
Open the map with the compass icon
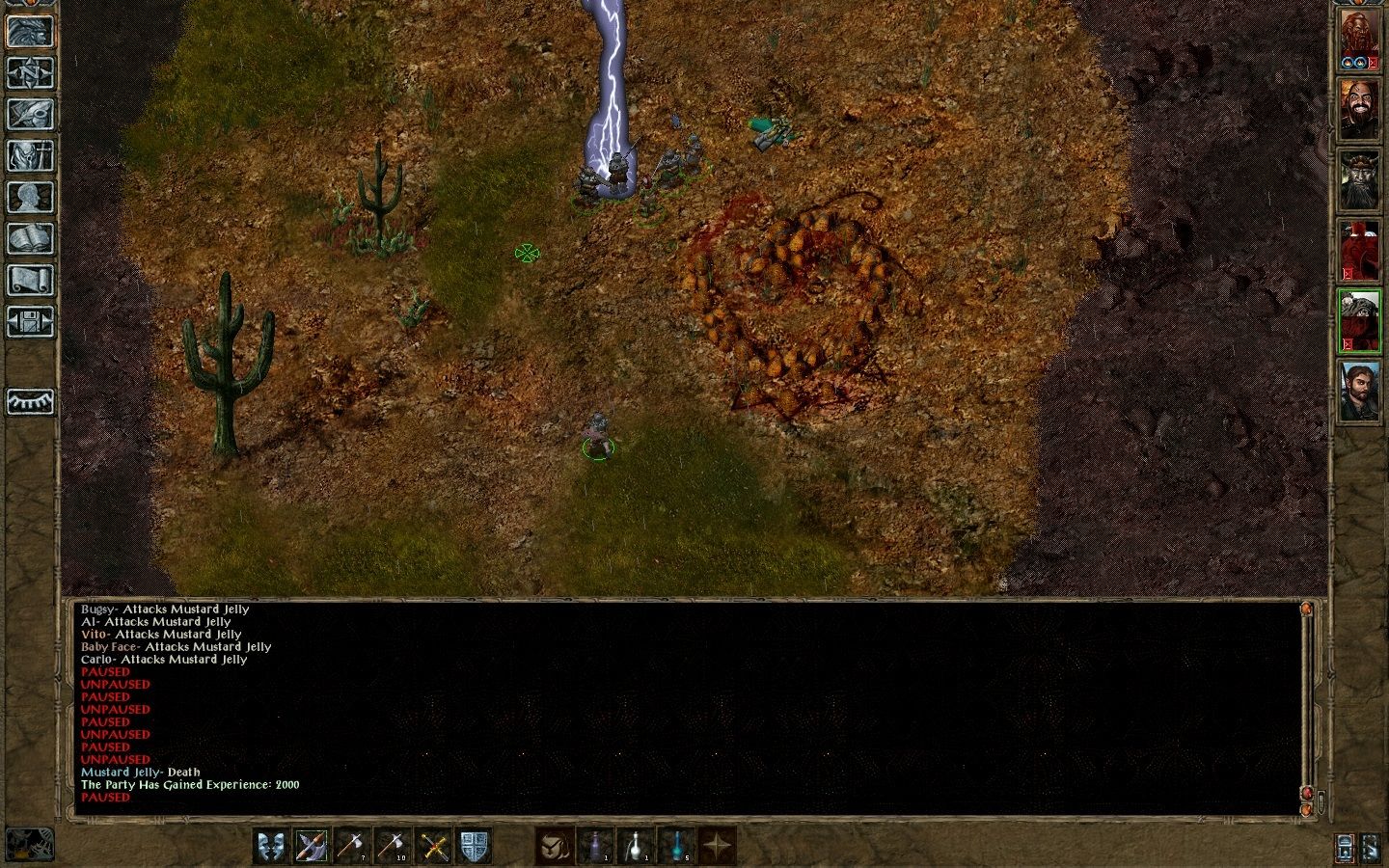click(x=30, y=74)
